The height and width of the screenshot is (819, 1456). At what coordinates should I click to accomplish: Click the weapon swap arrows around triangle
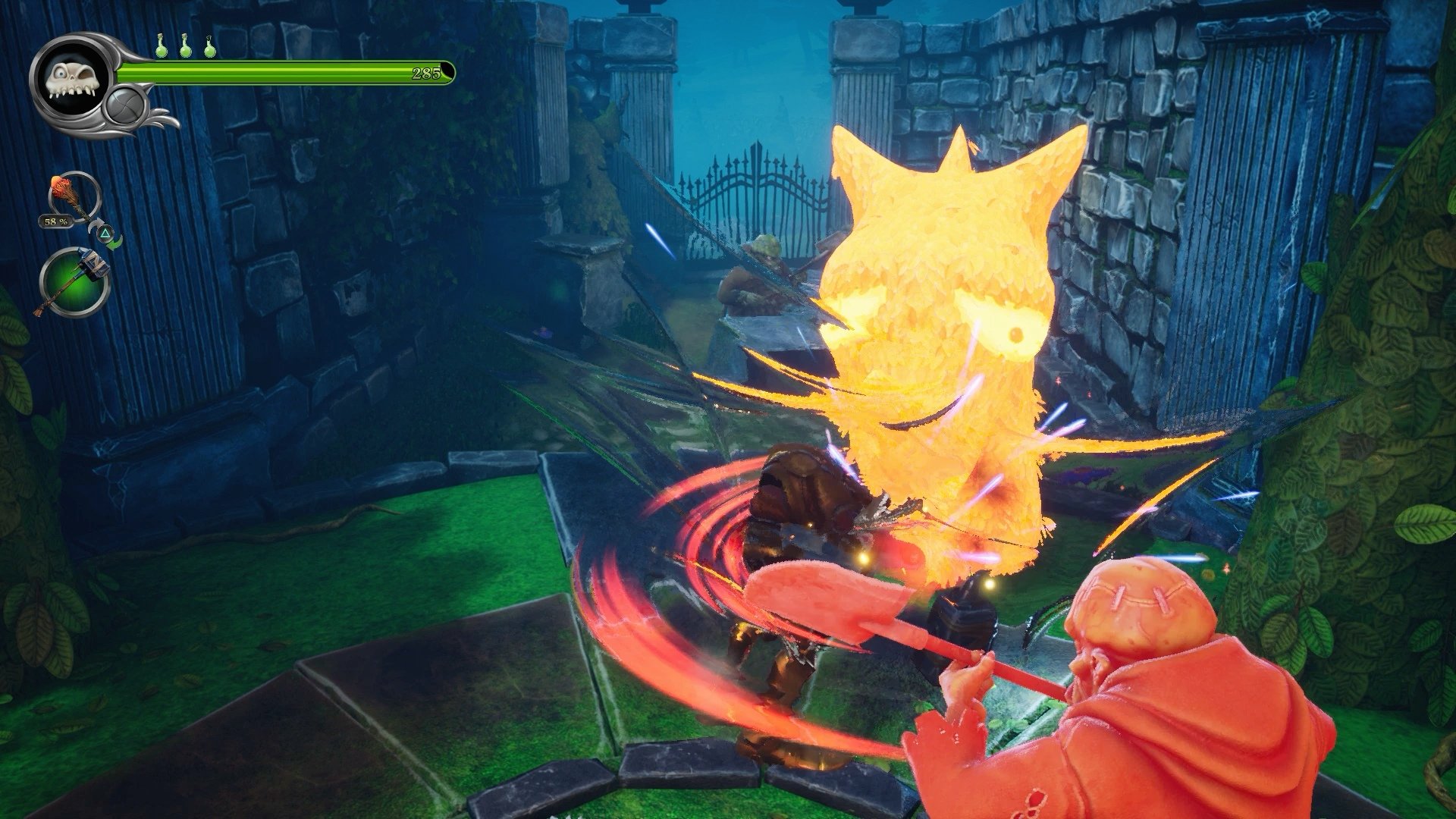[106, 234]
